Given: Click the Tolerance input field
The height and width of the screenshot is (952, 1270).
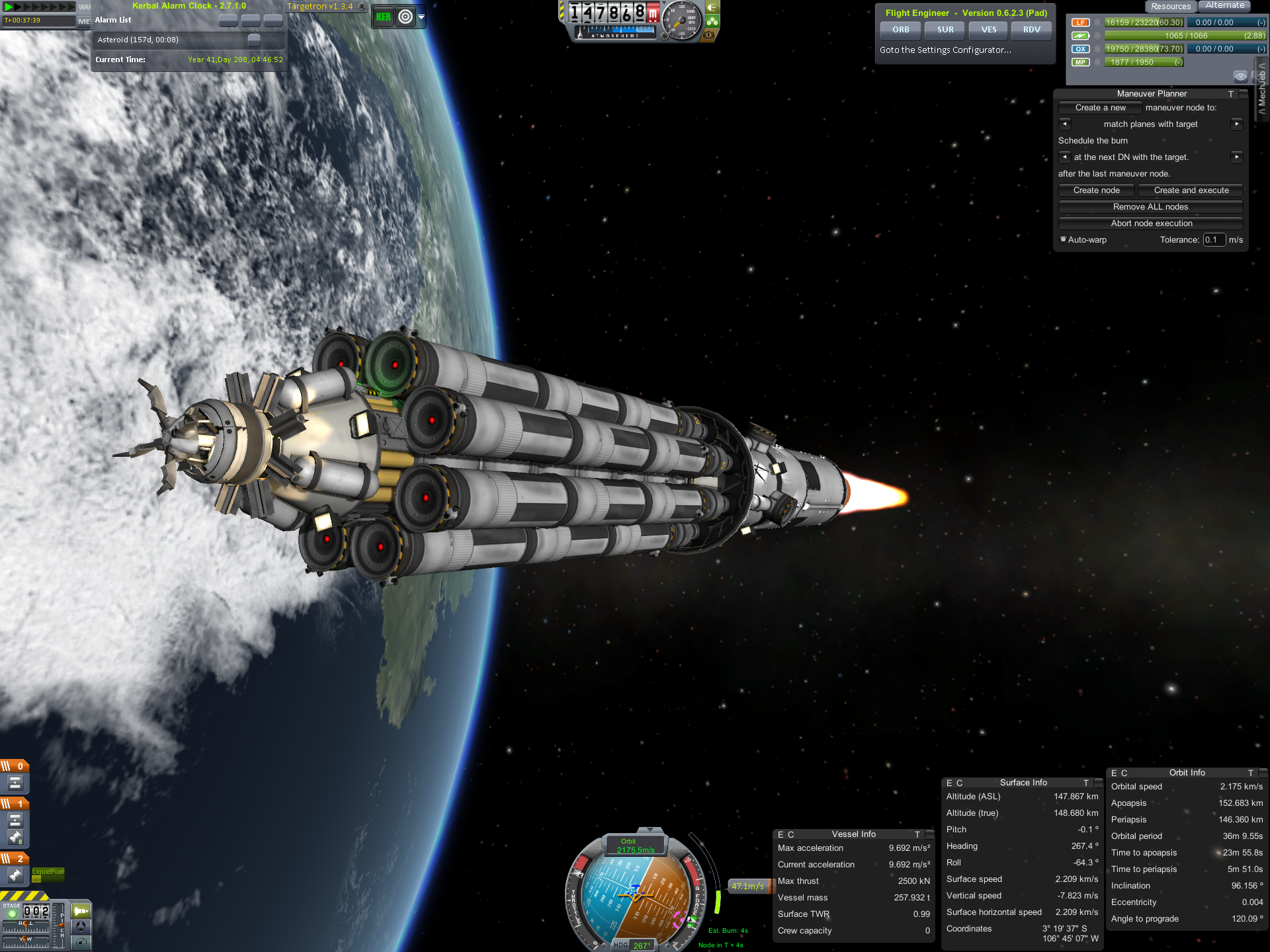Looking at the screenshot, I should [1213, 240].
